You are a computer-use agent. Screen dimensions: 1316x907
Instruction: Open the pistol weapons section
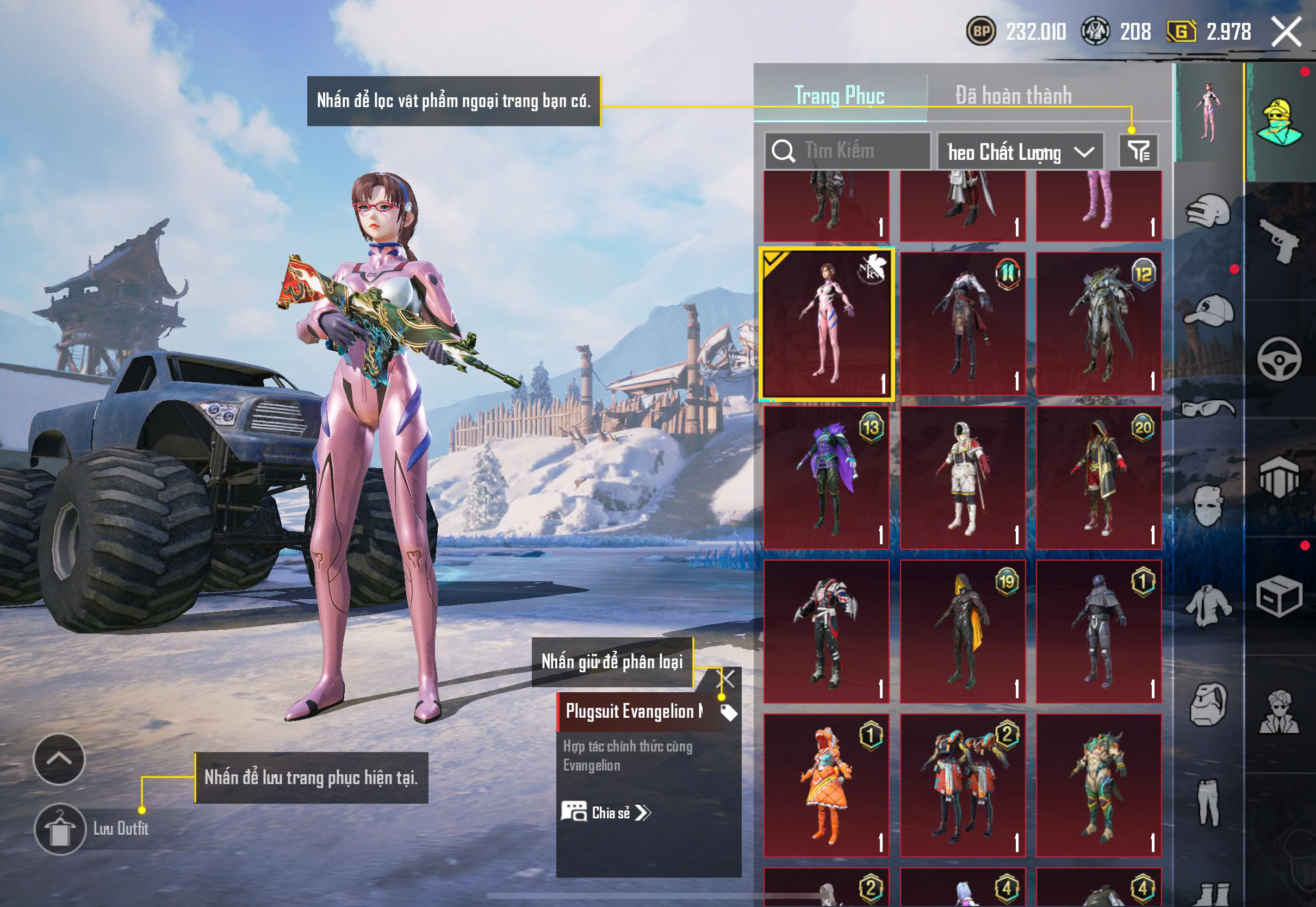click(1278, 240)
